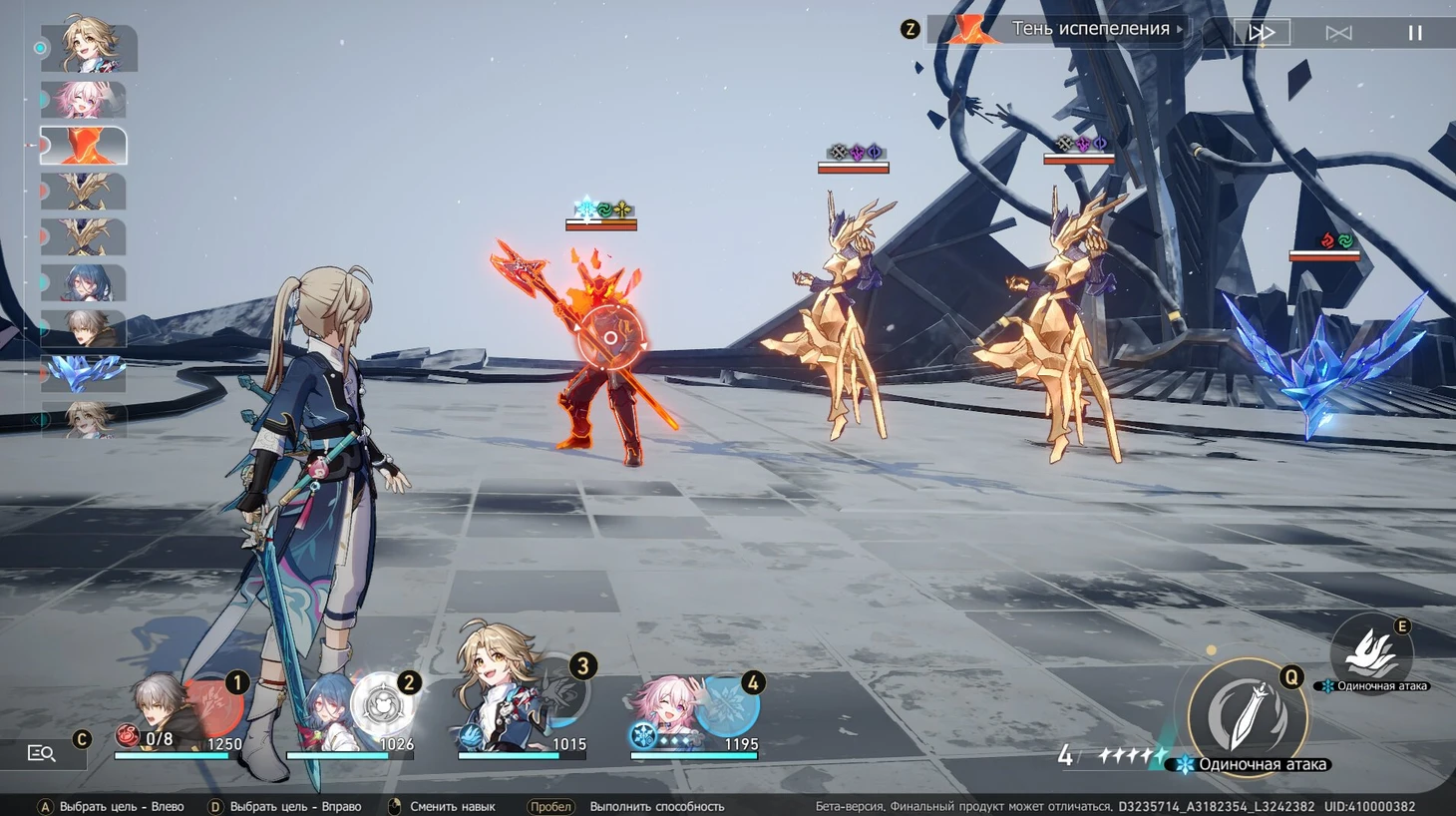Open the battle details magnifier button
Image resolution: width=1456 pixels, height=816 pixels.
(x=42, y=753)
